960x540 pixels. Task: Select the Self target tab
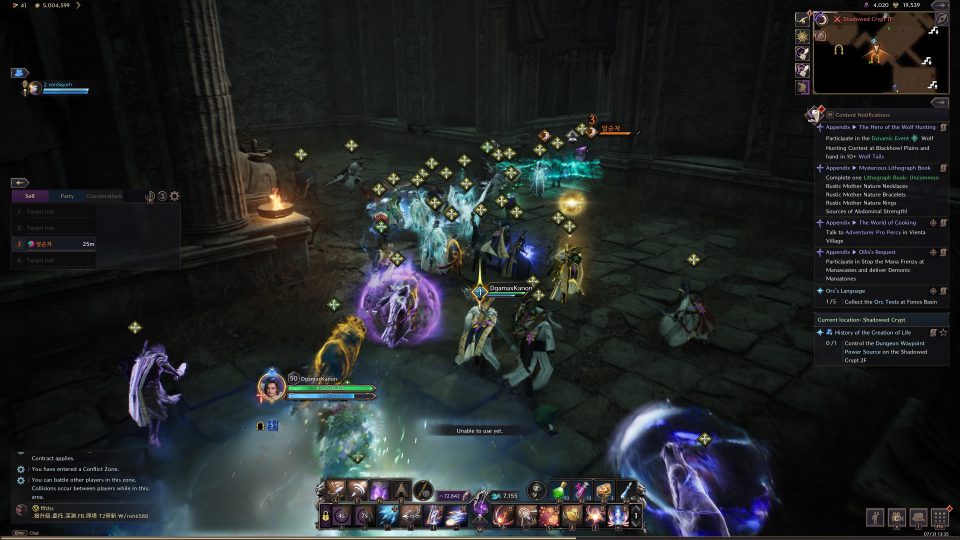point(30,196)
